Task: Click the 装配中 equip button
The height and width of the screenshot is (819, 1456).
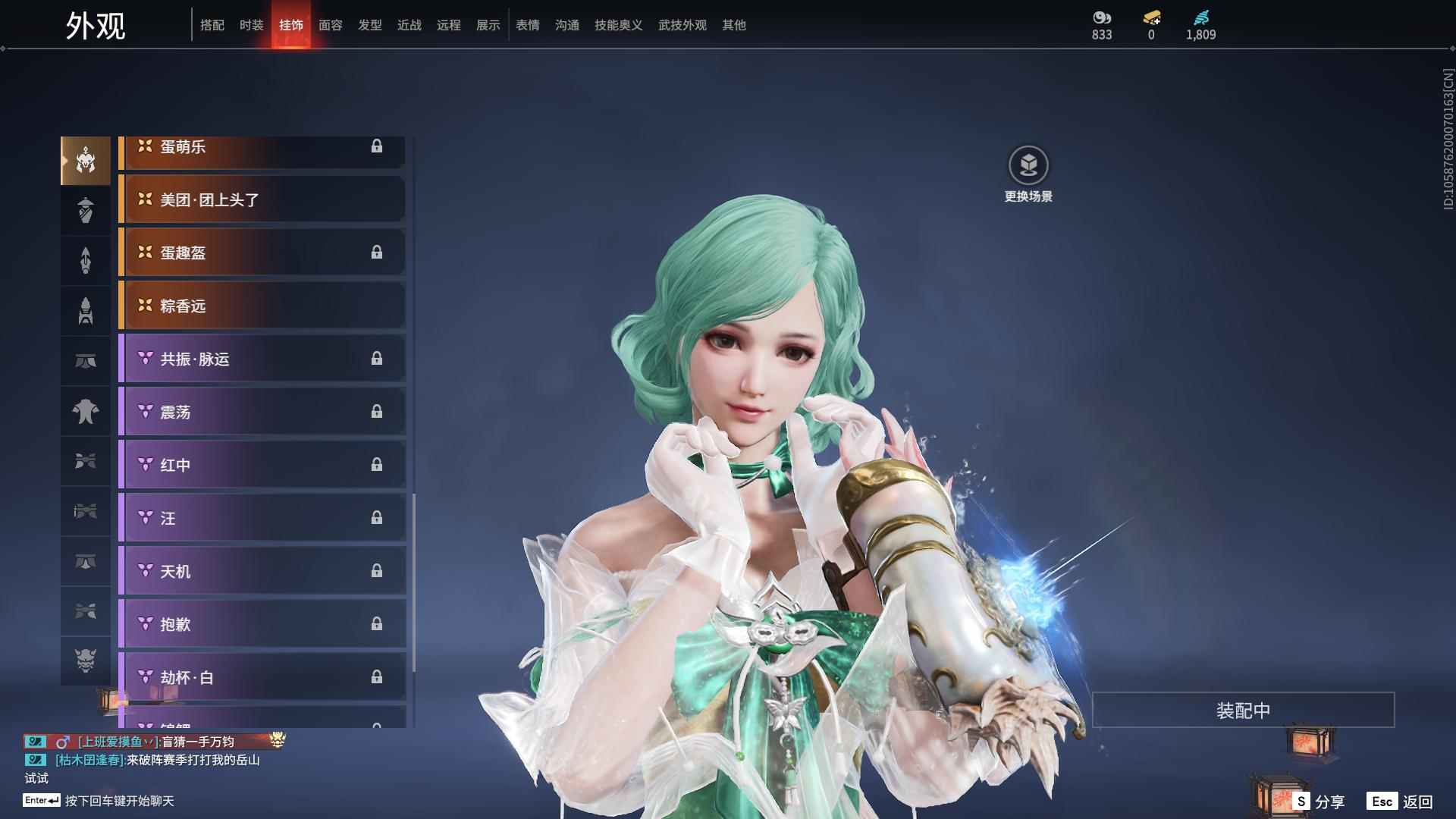Action: [1243, 711]
